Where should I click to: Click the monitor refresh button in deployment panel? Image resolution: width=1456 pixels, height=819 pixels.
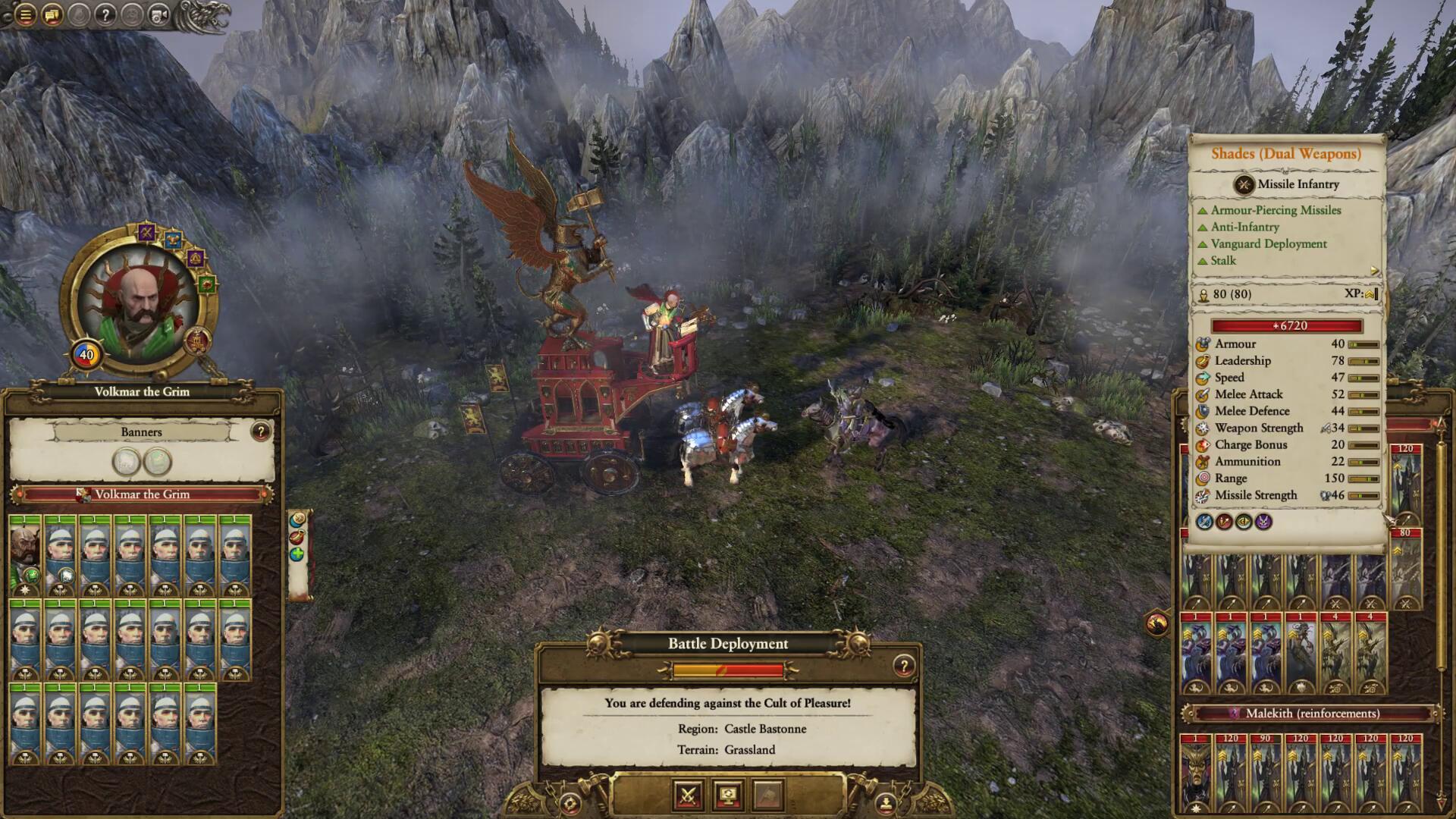pyautogui.click(x=728, y=795)
